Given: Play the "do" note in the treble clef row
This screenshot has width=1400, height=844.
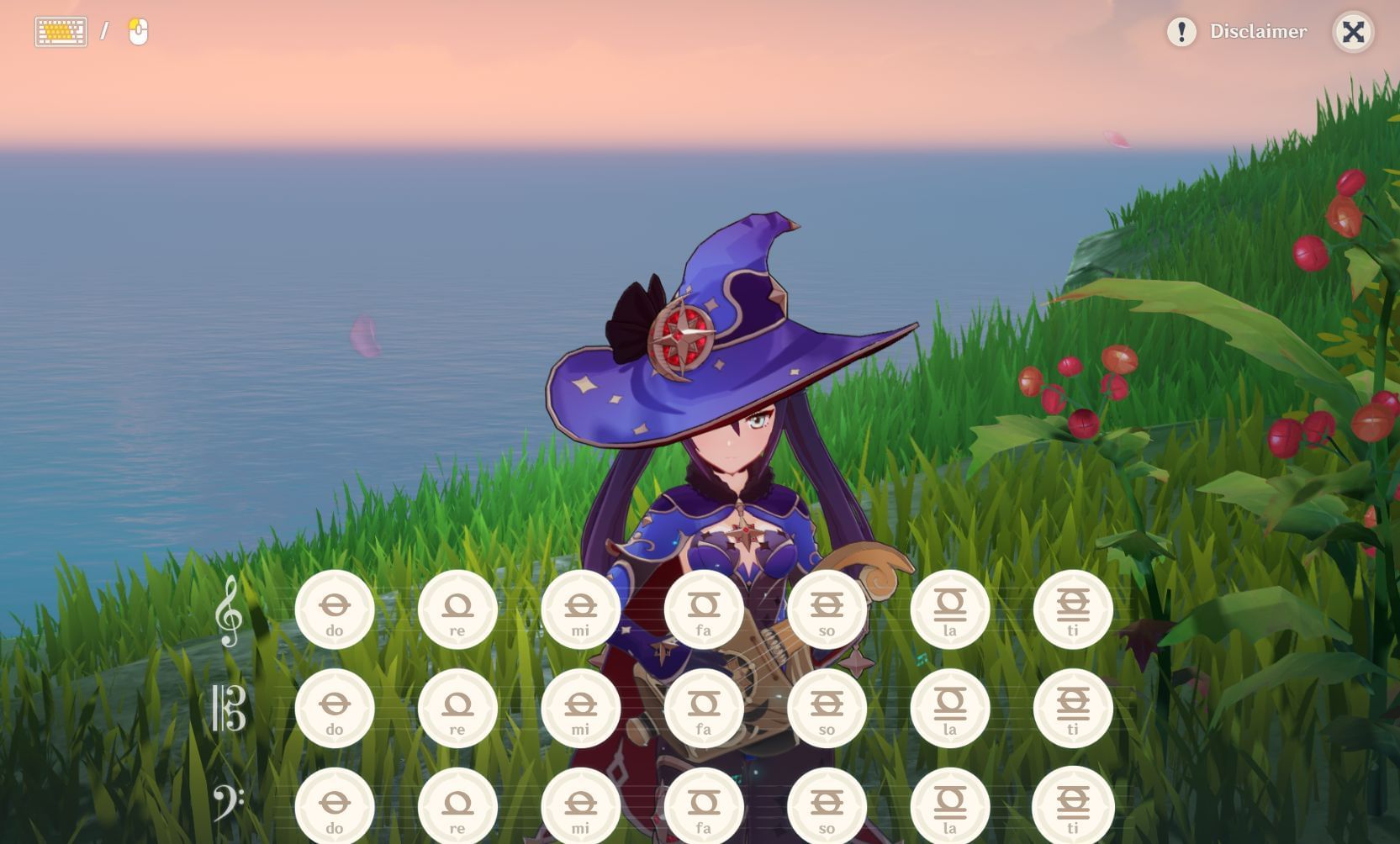Looking at the screenshot, I should [x=335, y=607].
